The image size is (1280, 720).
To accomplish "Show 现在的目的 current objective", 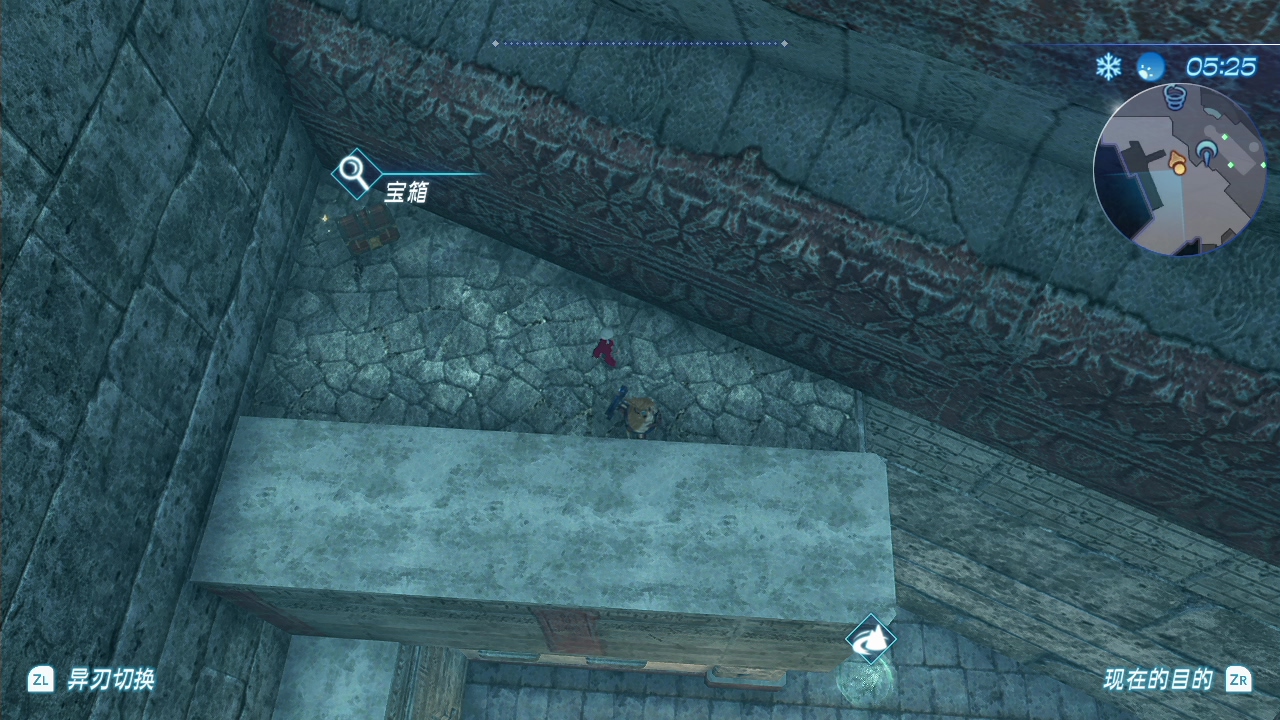I will click(1158, 680).
